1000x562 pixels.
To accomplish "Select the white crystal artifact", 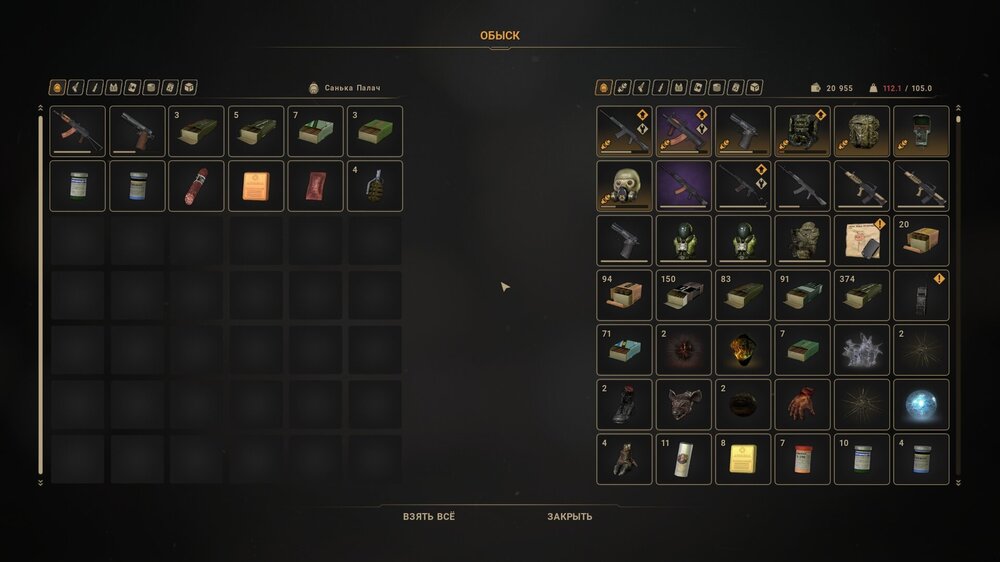I will (x=862, y=350).
